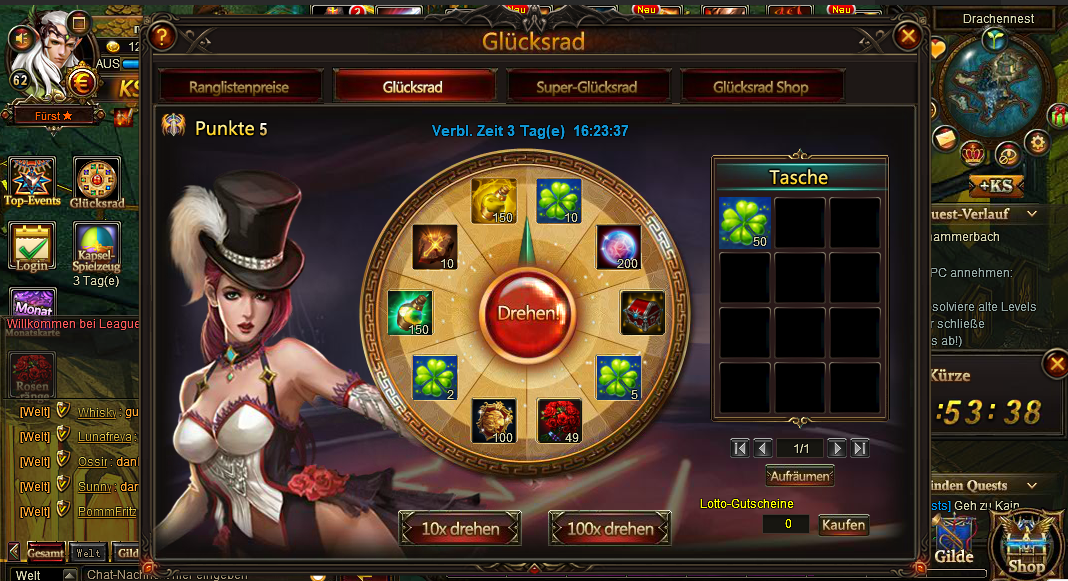Toggle the sound speaker icon
Image resolution: width=1068 pixels, height=581 pixels.
[x=20, y=38]
